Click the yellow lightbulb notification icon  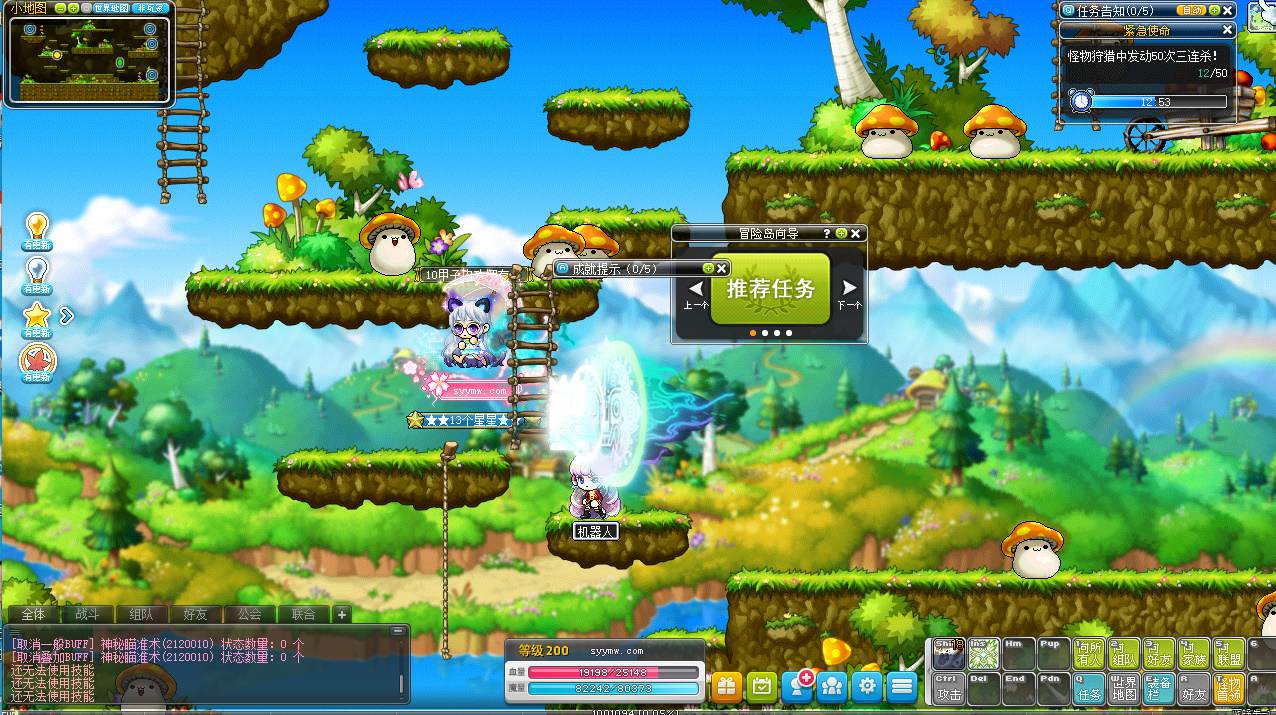(37, 226)
